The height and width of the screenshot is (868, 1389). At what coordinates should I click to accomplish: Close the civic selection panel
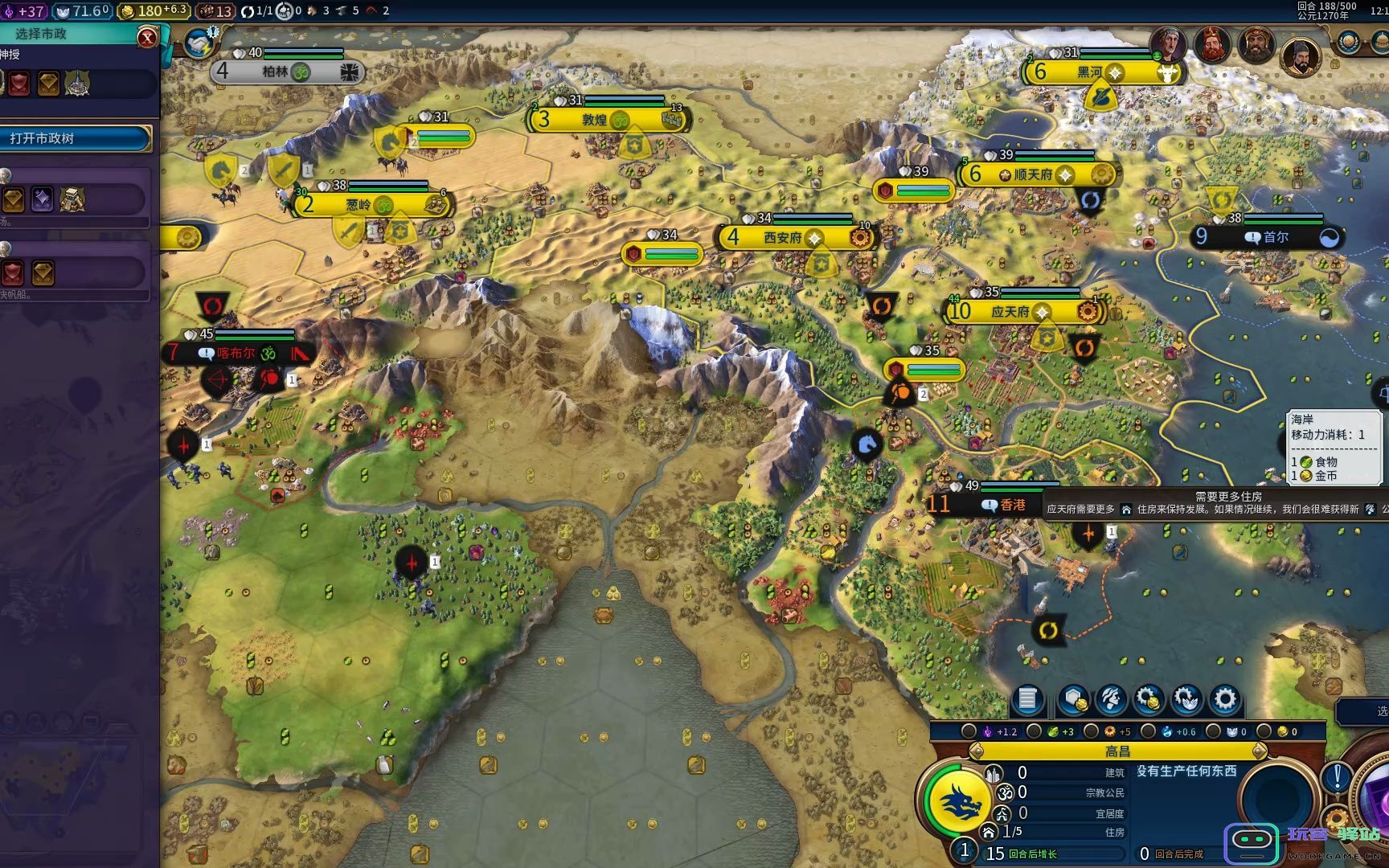point(147,37)
